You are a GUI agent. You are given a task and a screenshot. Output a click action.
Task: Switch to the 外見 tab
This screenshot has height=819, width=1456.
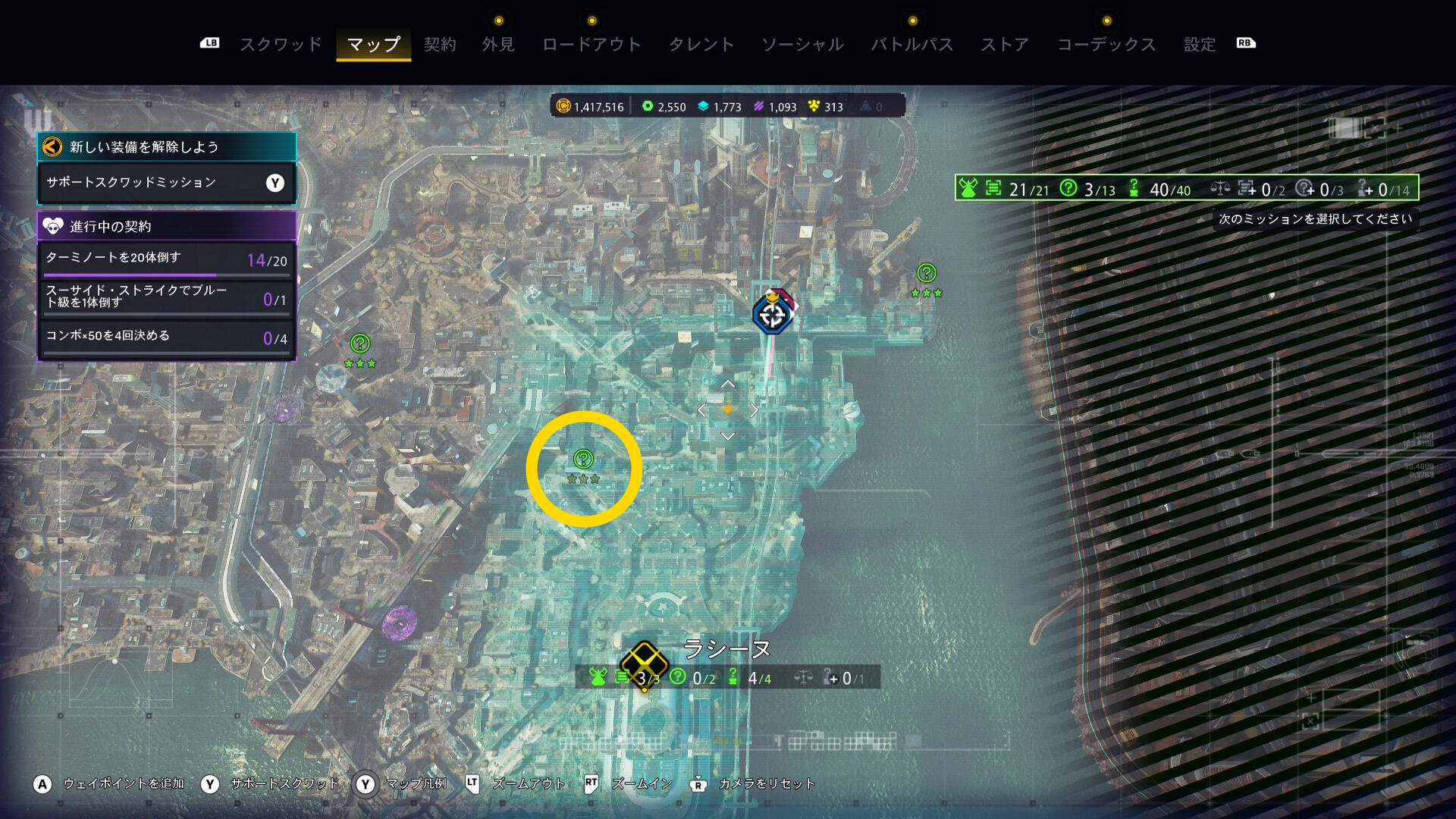point(498,44)
